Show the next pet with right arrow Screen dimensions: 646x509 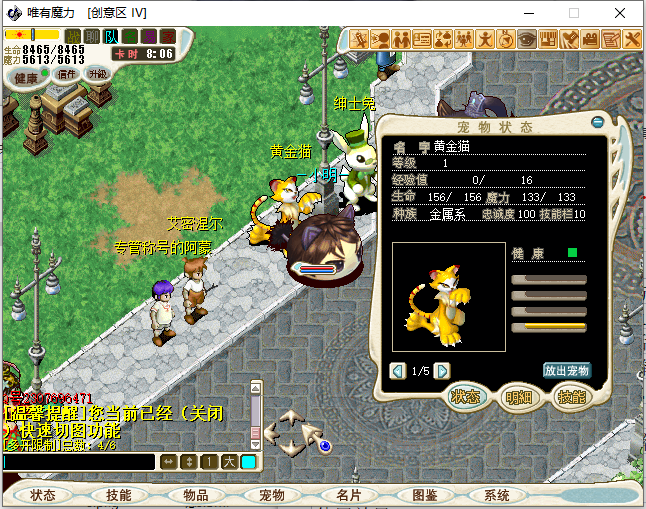pyautogui.click(x=444, y=371)
